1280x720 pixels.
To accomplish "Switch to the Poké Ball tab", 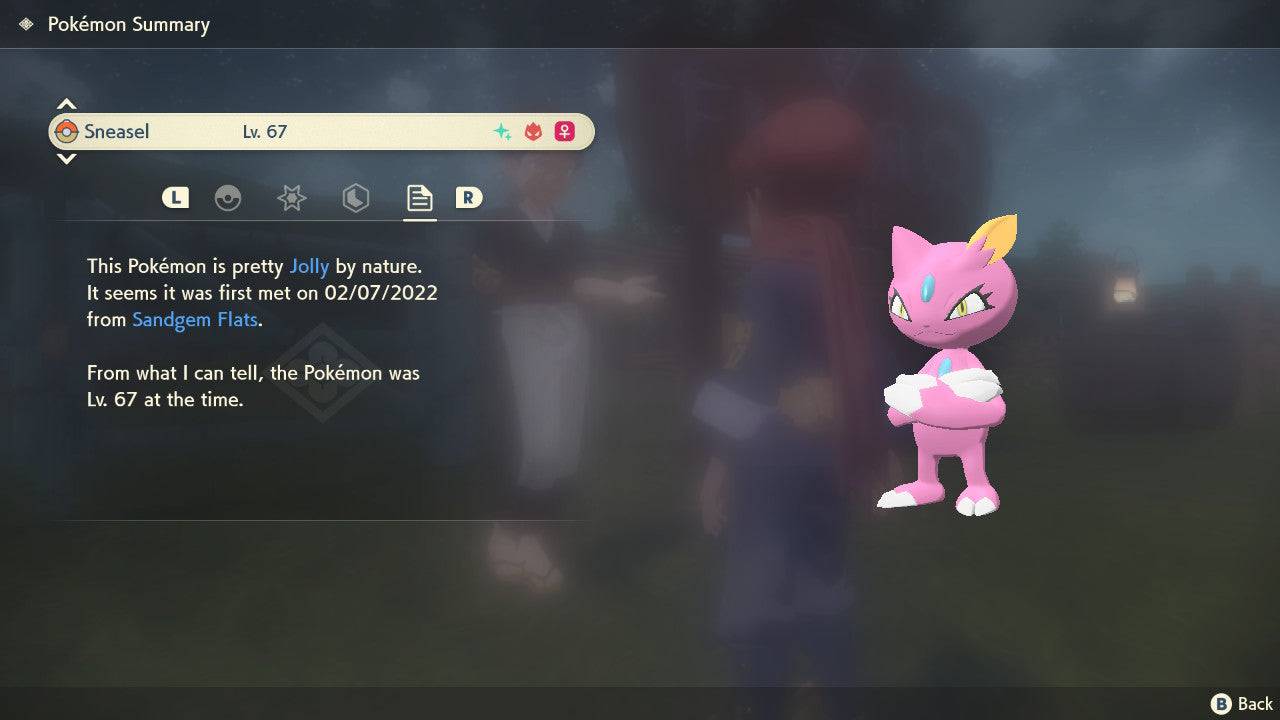I will pyautogui.click(x=229, y=198).
